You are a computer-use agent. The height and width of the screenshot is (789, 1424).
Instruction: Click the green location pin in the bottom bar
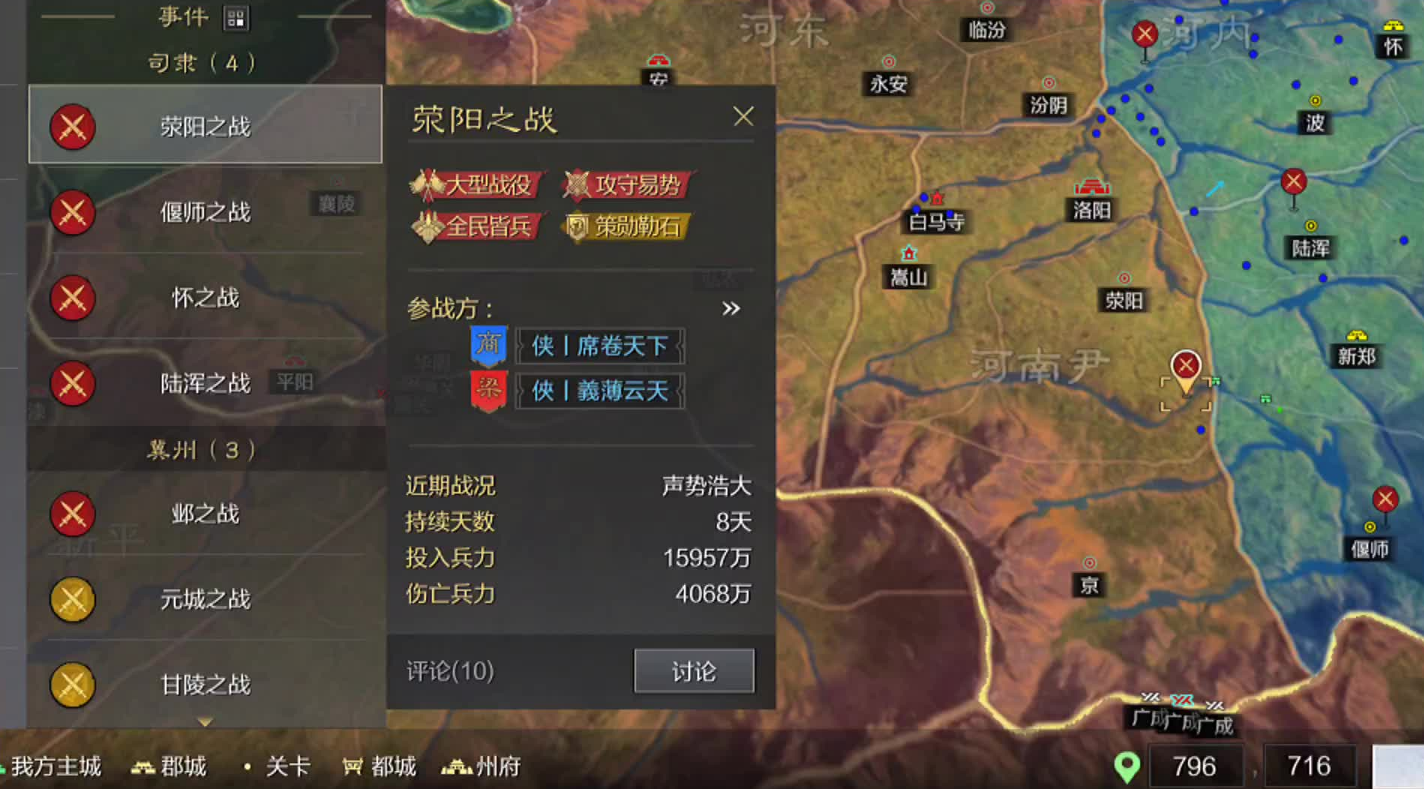1129,765
